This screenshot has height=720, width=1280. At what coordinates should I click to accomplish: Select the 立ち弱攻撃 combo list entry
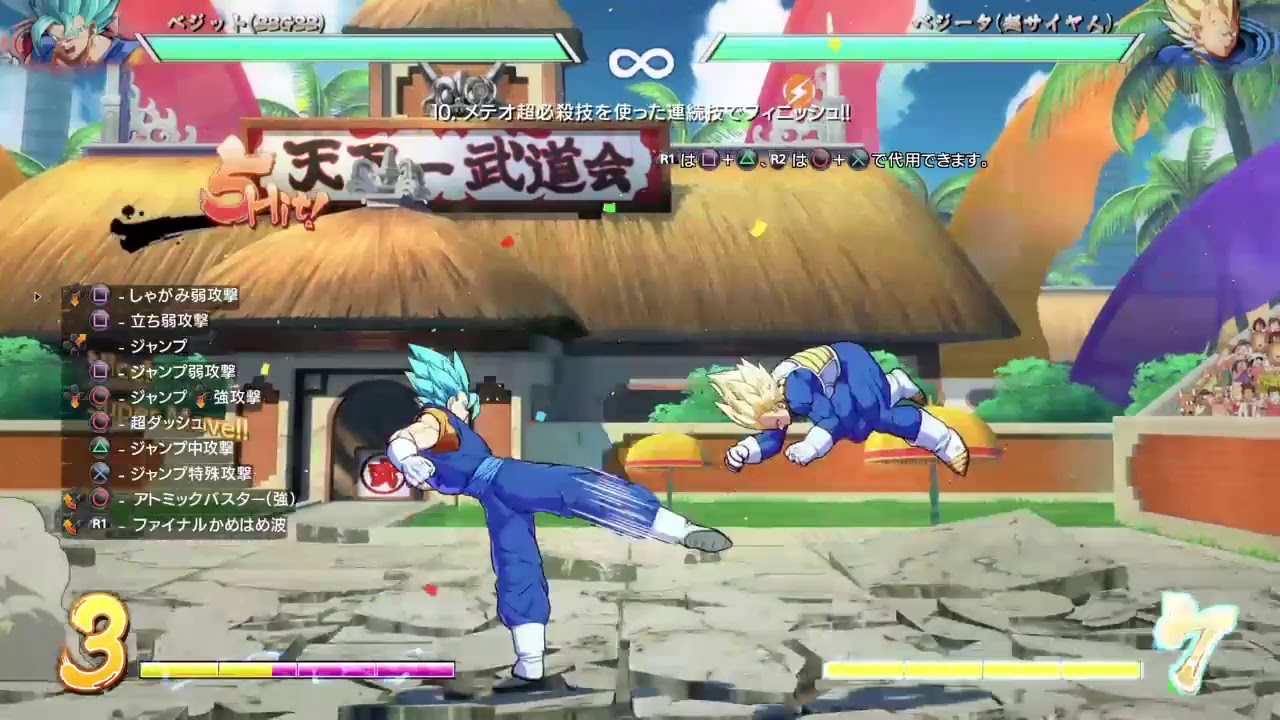pyautogui.click(x=170, y=321)
